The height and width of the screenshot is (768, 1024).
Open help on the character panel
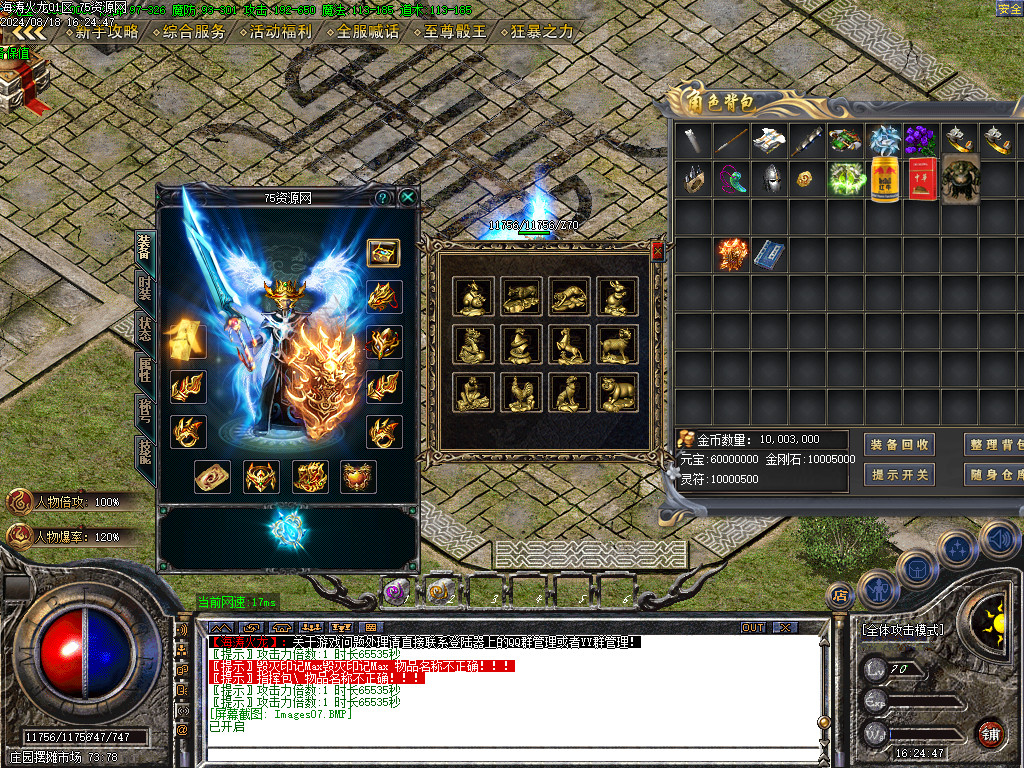point(382,198)
